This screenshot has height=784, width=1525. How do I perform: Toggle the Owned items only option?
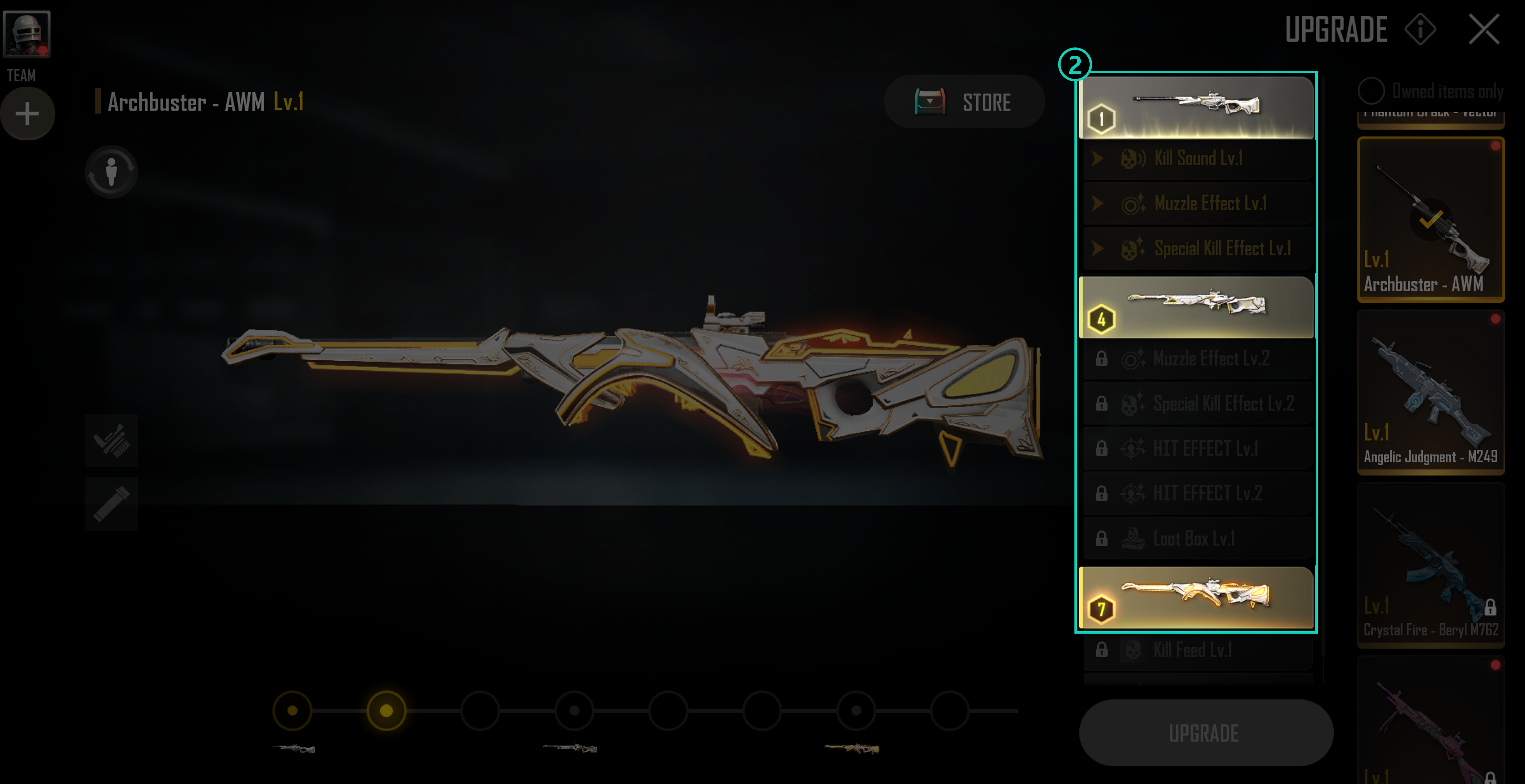[x=1371, y=91]
